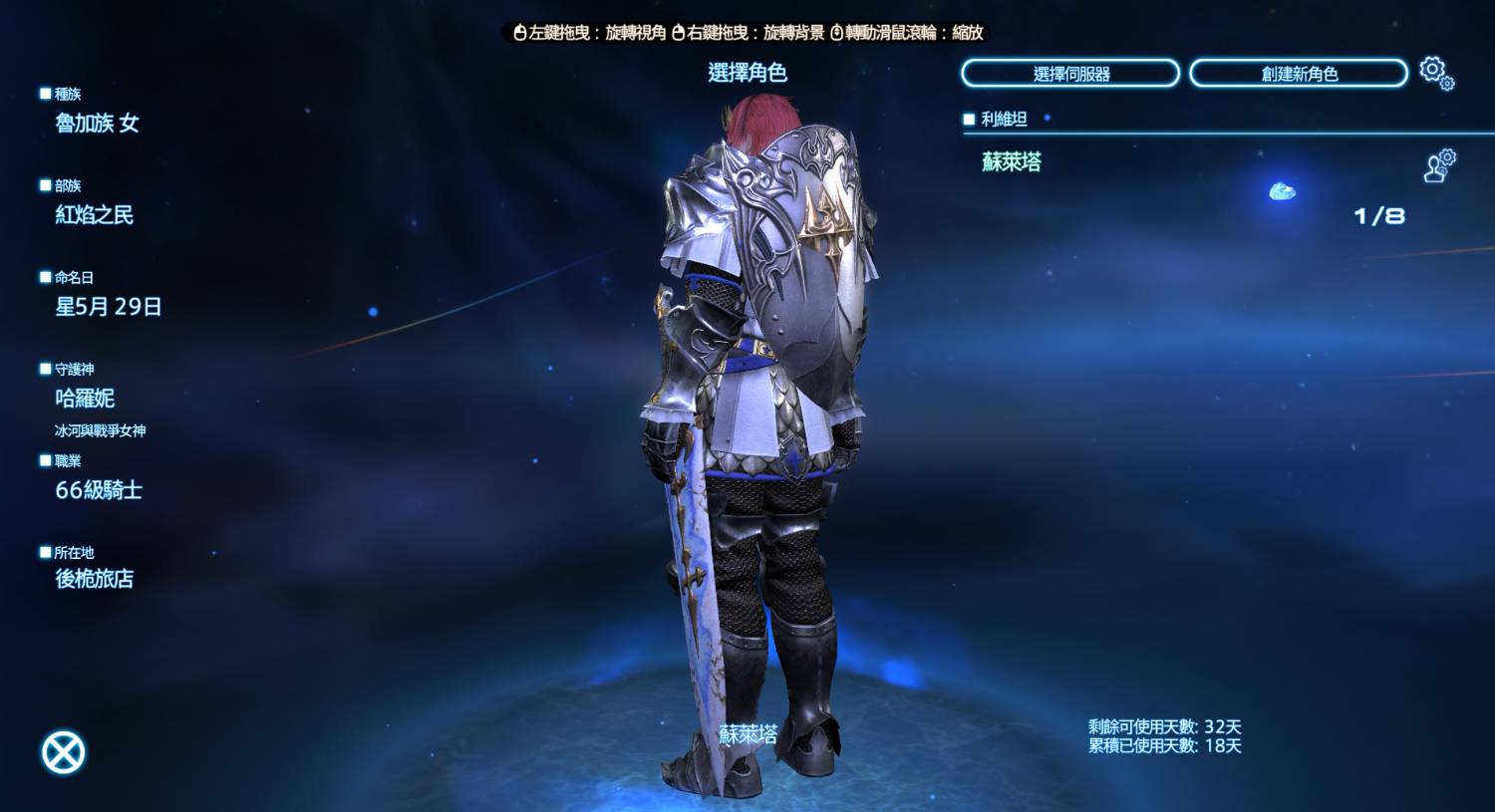This screenshot has height=812, width=1495.
Task: Open character options gear beside 蘇萊塔
Action: (x=1439, y=165)
